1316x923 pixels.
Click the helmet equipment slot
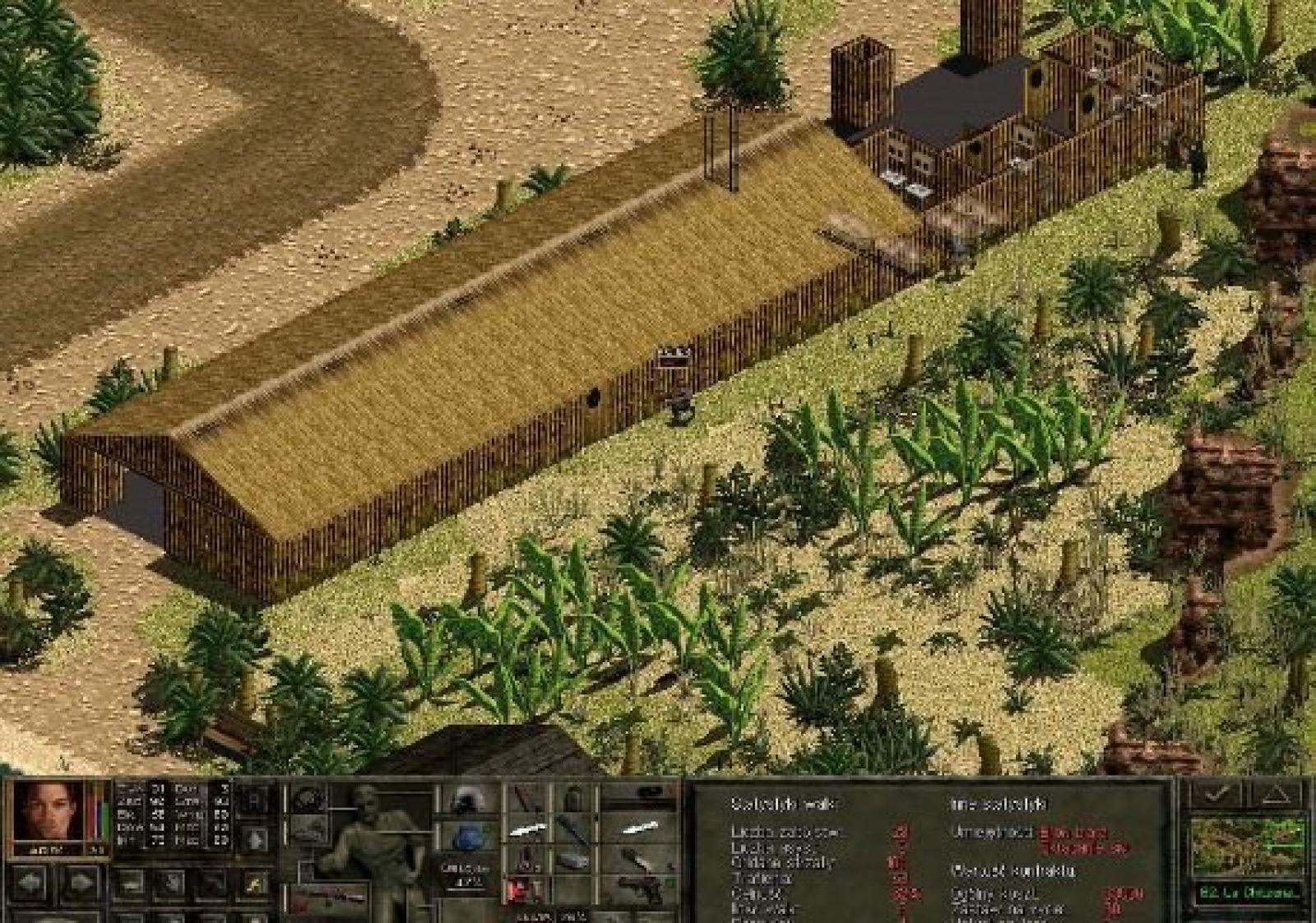point(466,800)
